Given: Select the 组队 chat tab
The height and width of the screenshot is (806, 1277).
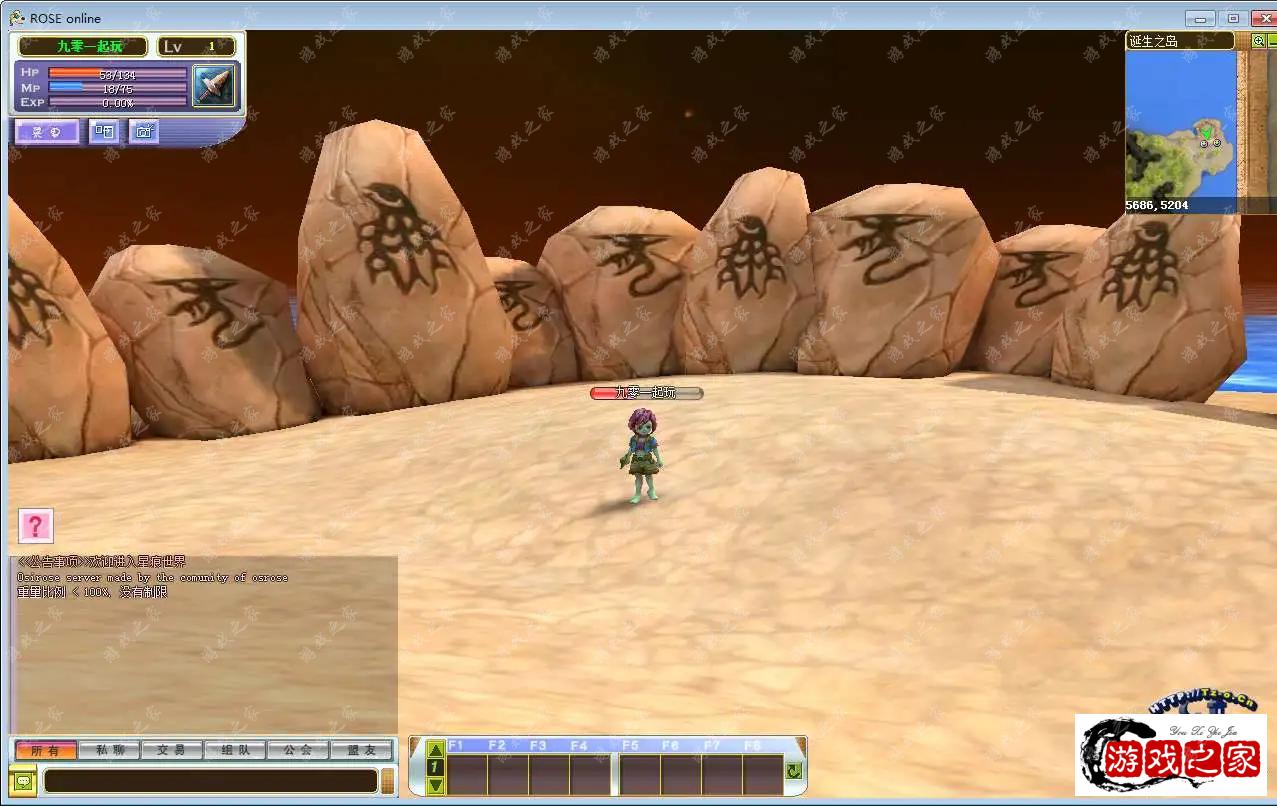Looking at the screenshot, I should (x=234, y=750).
